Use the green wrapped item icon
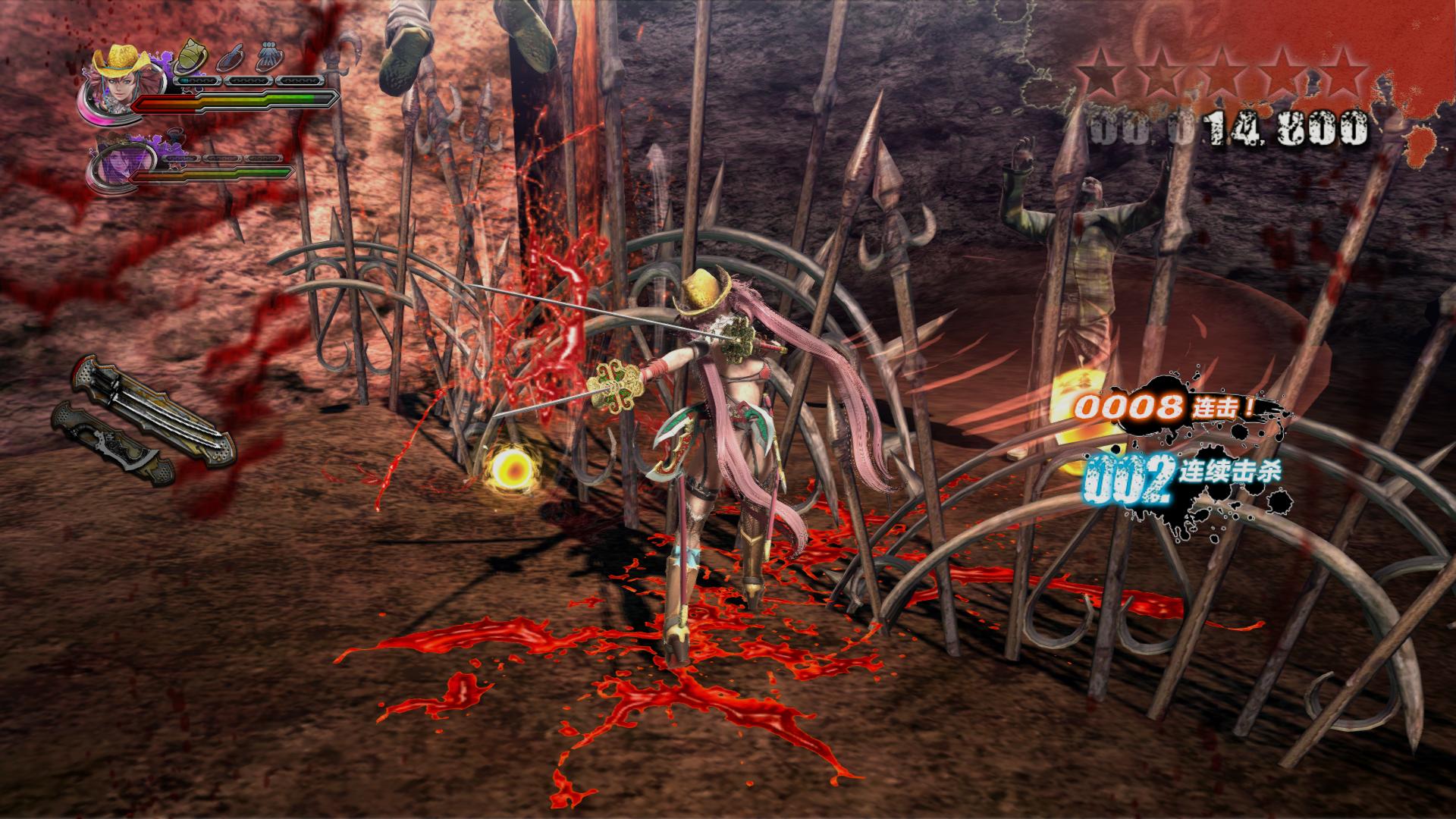The height and width of the screenshot is (819, 1456). click(x=190, y=58)
